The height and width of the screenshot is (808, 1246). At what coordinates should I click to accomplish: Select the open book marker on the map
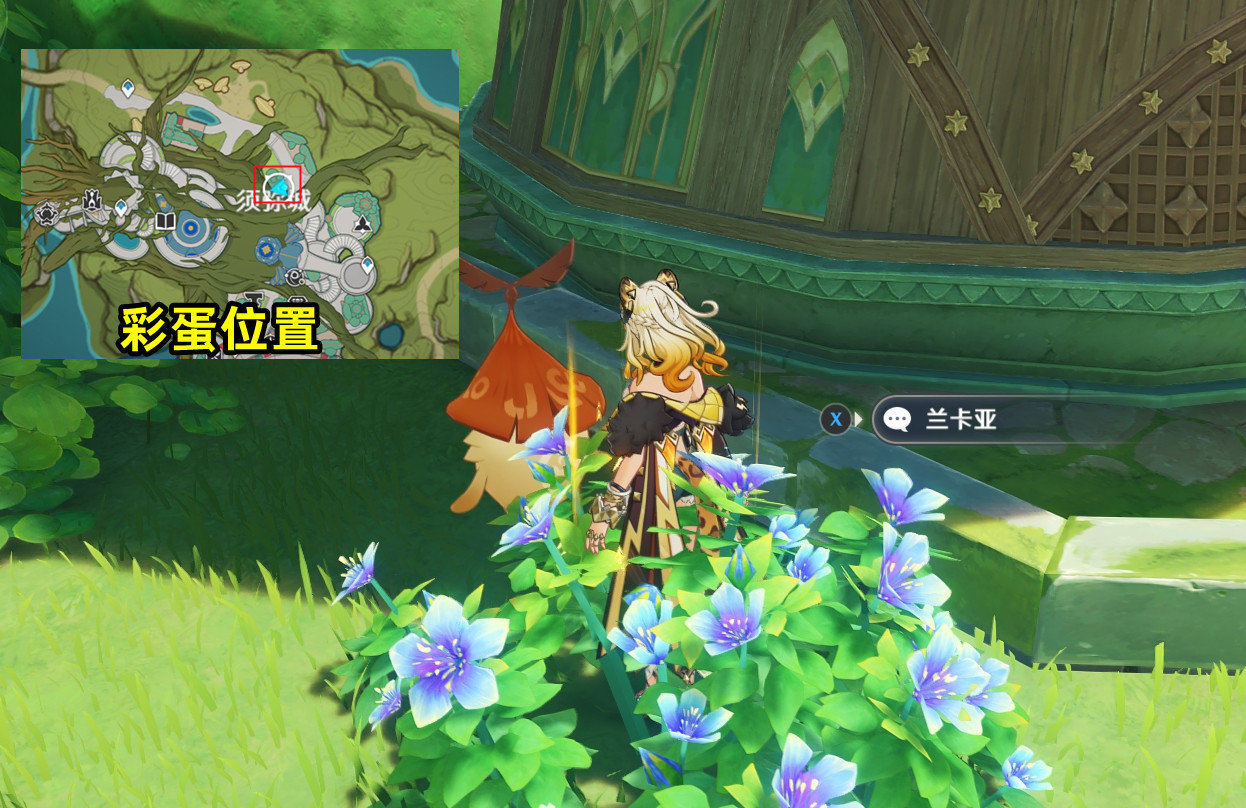click(x=165, y=220)
